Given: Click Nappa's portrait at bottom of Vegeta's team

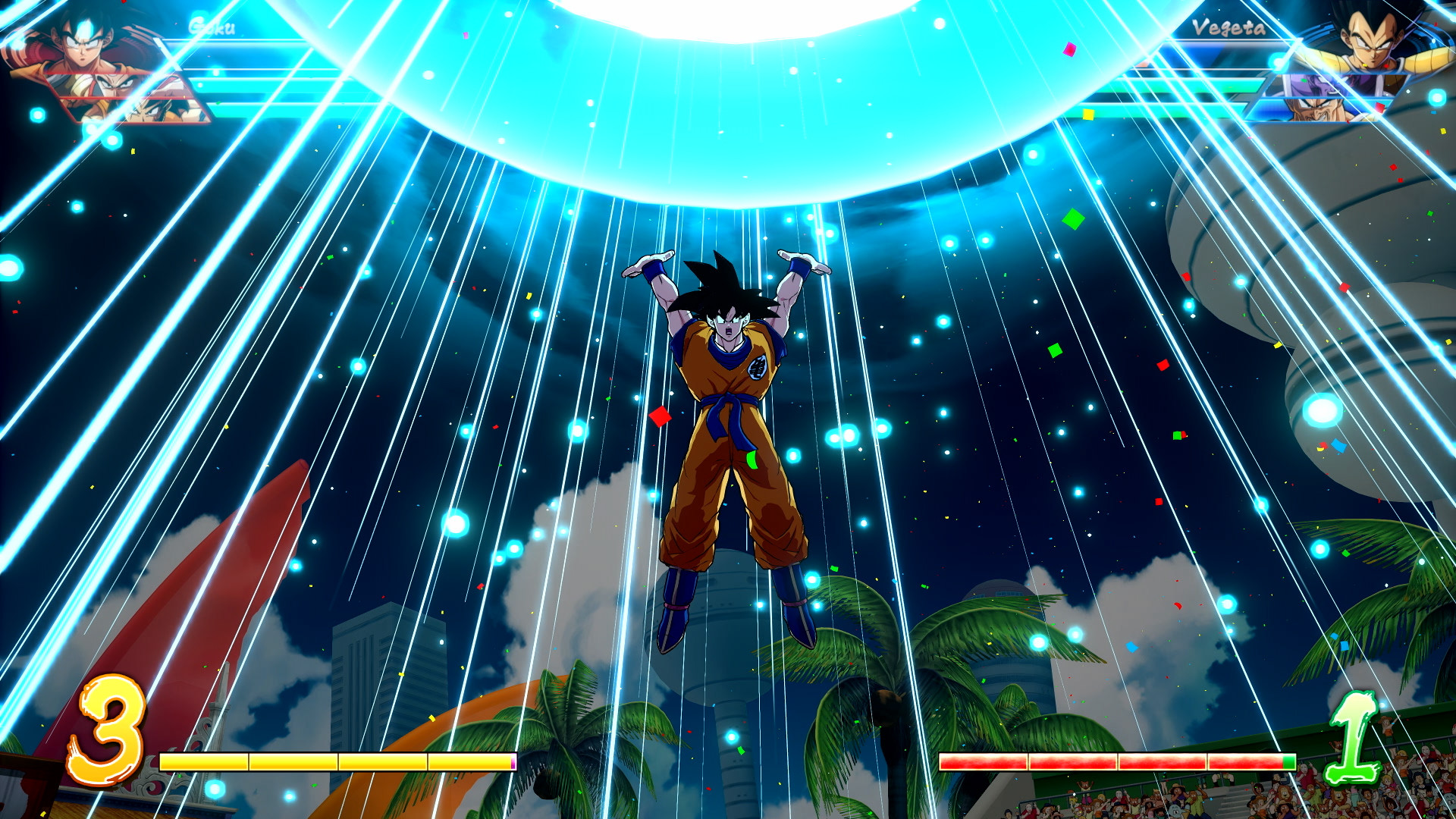Looking at the screenshot, I should (1319, 111).
